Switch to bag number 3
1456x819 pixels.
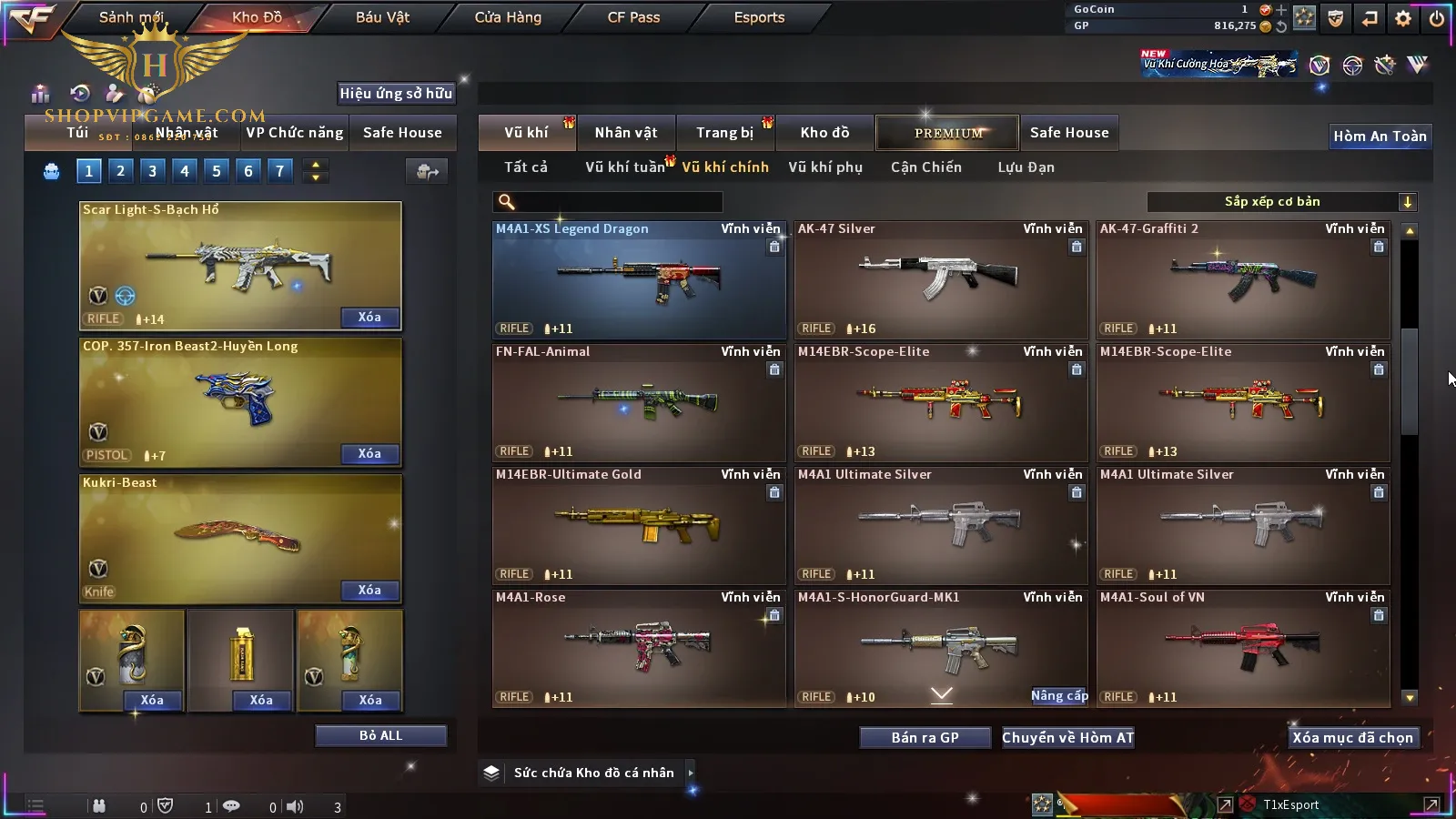[x=152, y=171]
